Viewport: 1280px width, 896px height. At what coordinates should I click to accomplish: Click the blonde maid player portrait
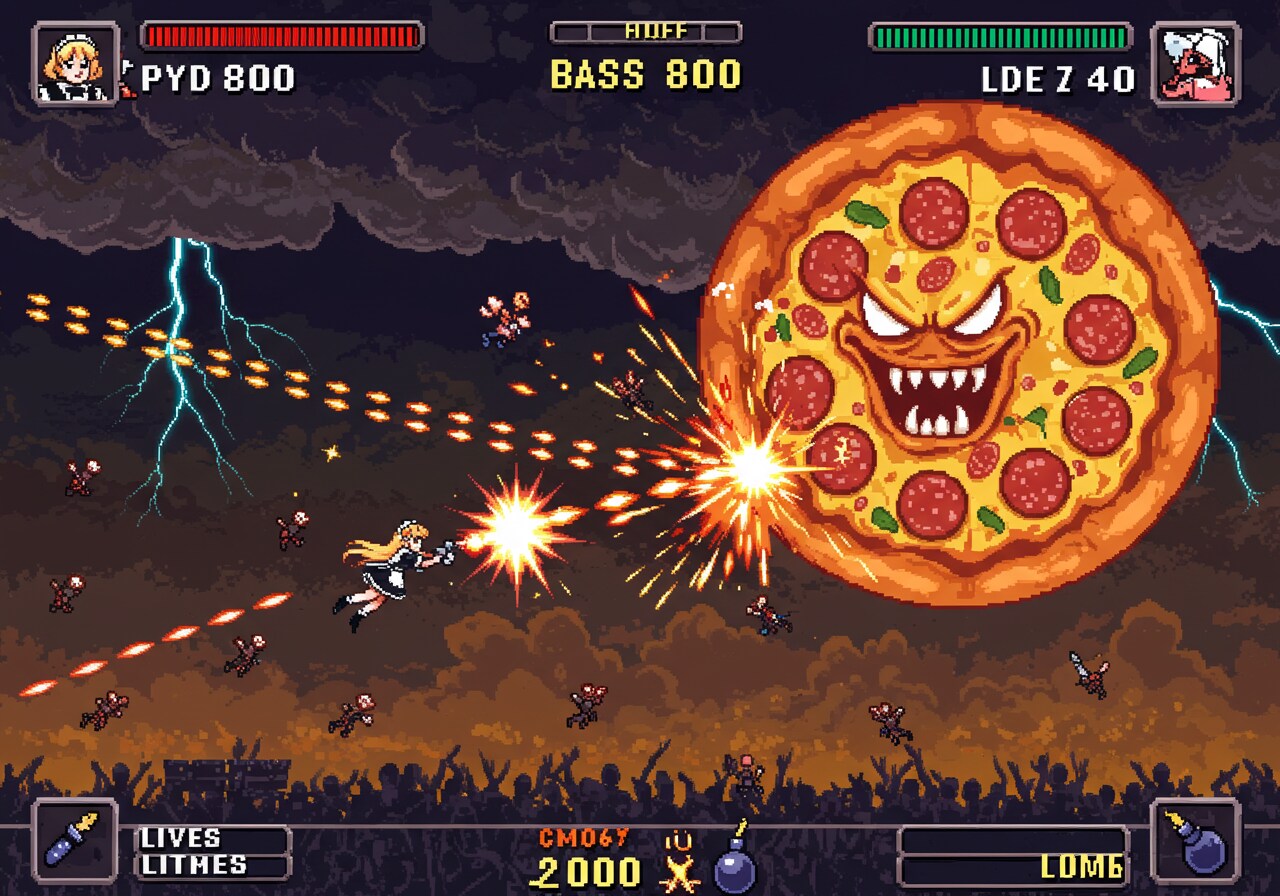[x=75, y=64]
